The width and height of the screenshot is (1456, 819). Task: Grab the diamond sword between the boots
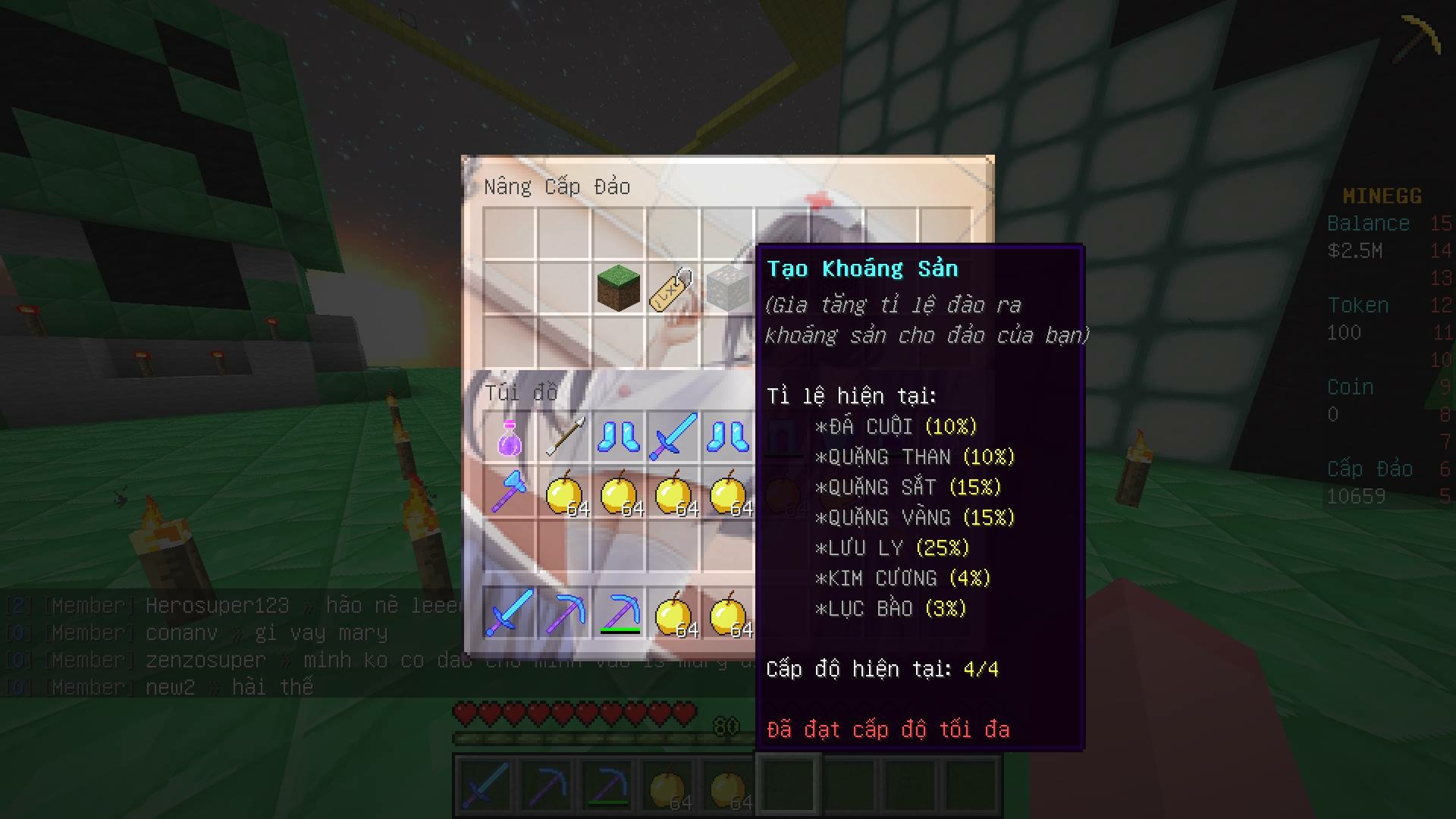[x=673, y=438]
